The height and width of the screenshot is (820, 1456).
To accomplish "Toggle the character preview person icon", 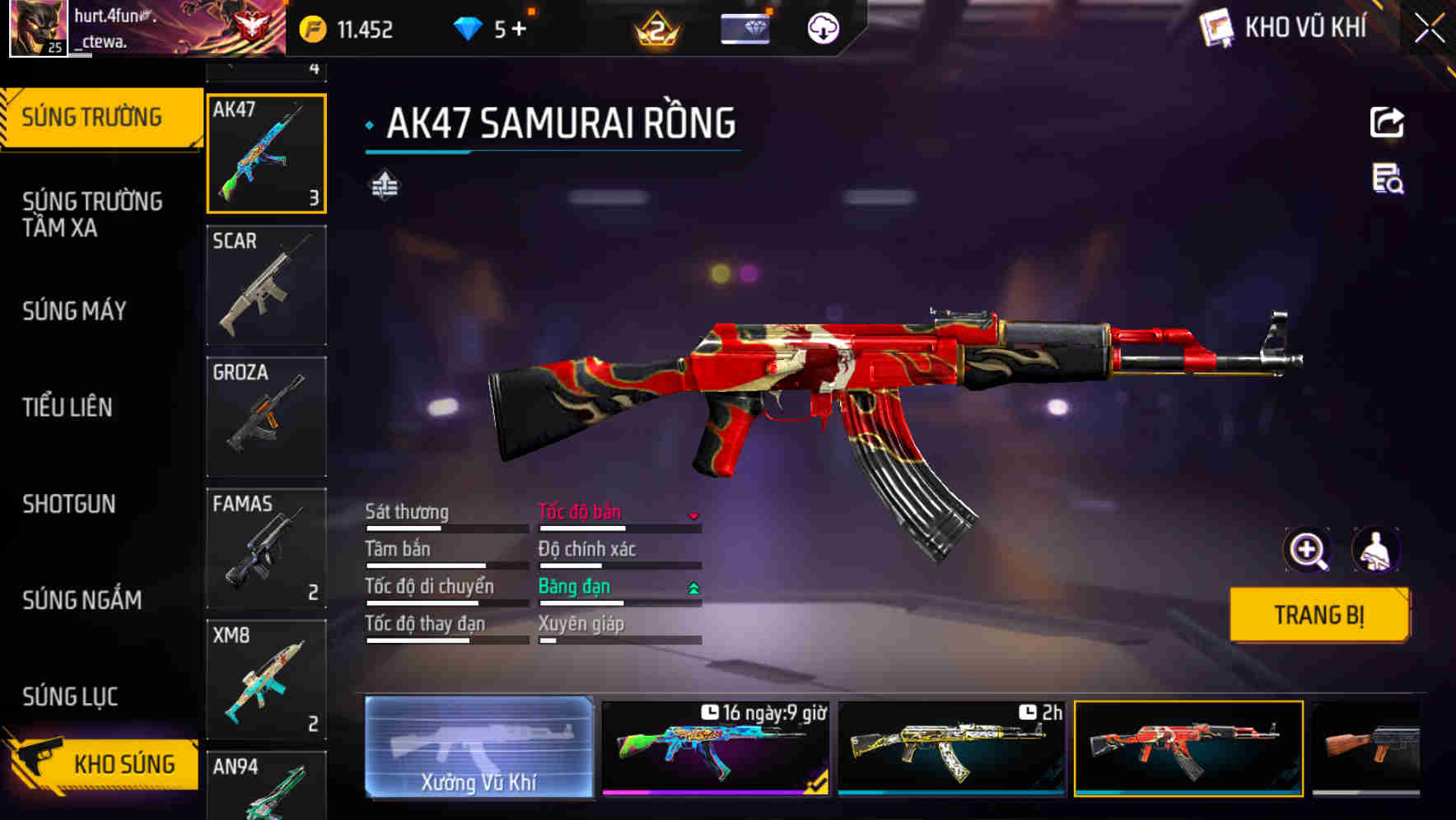I will (1377, 550).
